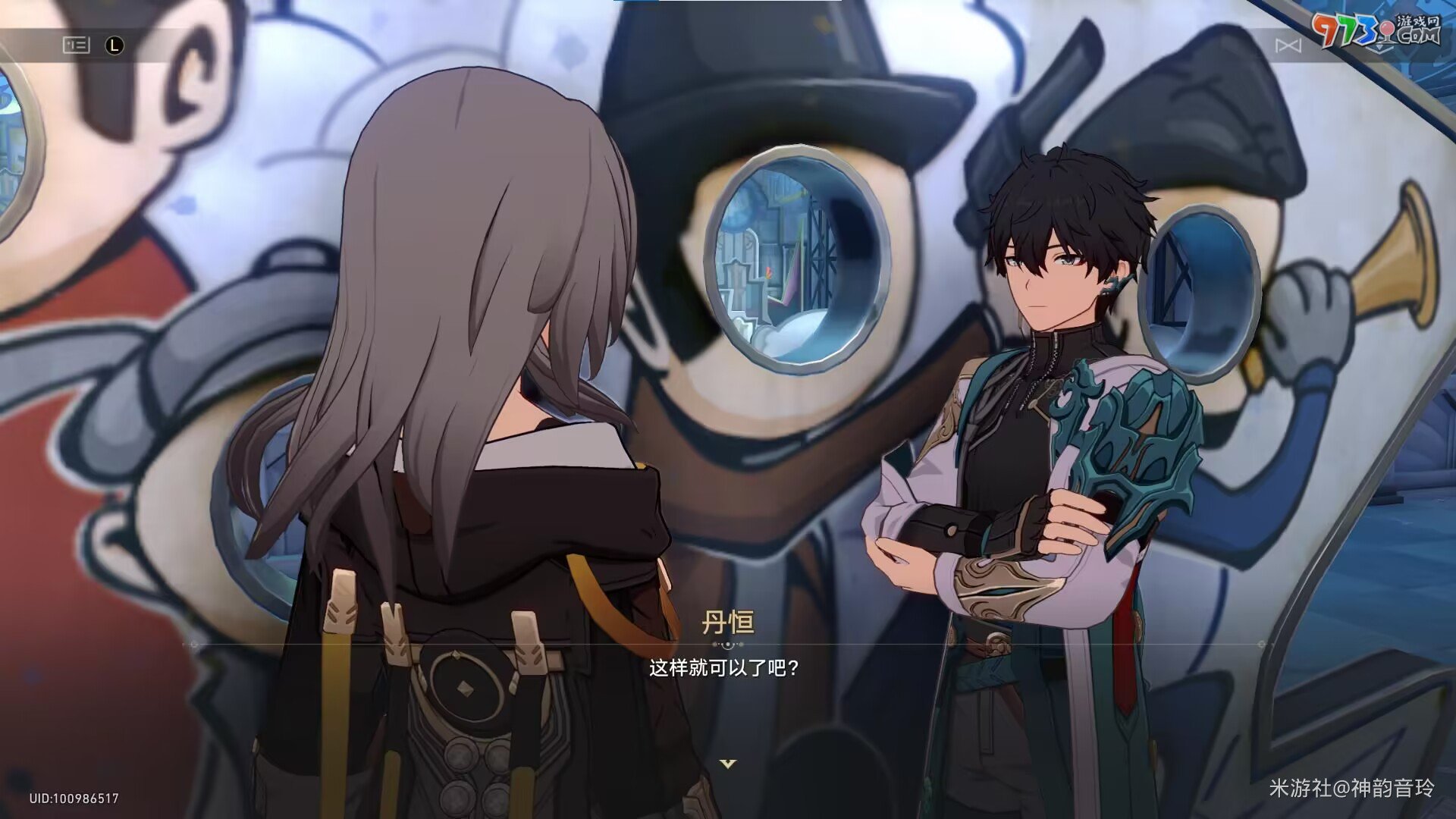Advance dialogue via the yellow down arrow

(x=727, y=764)
